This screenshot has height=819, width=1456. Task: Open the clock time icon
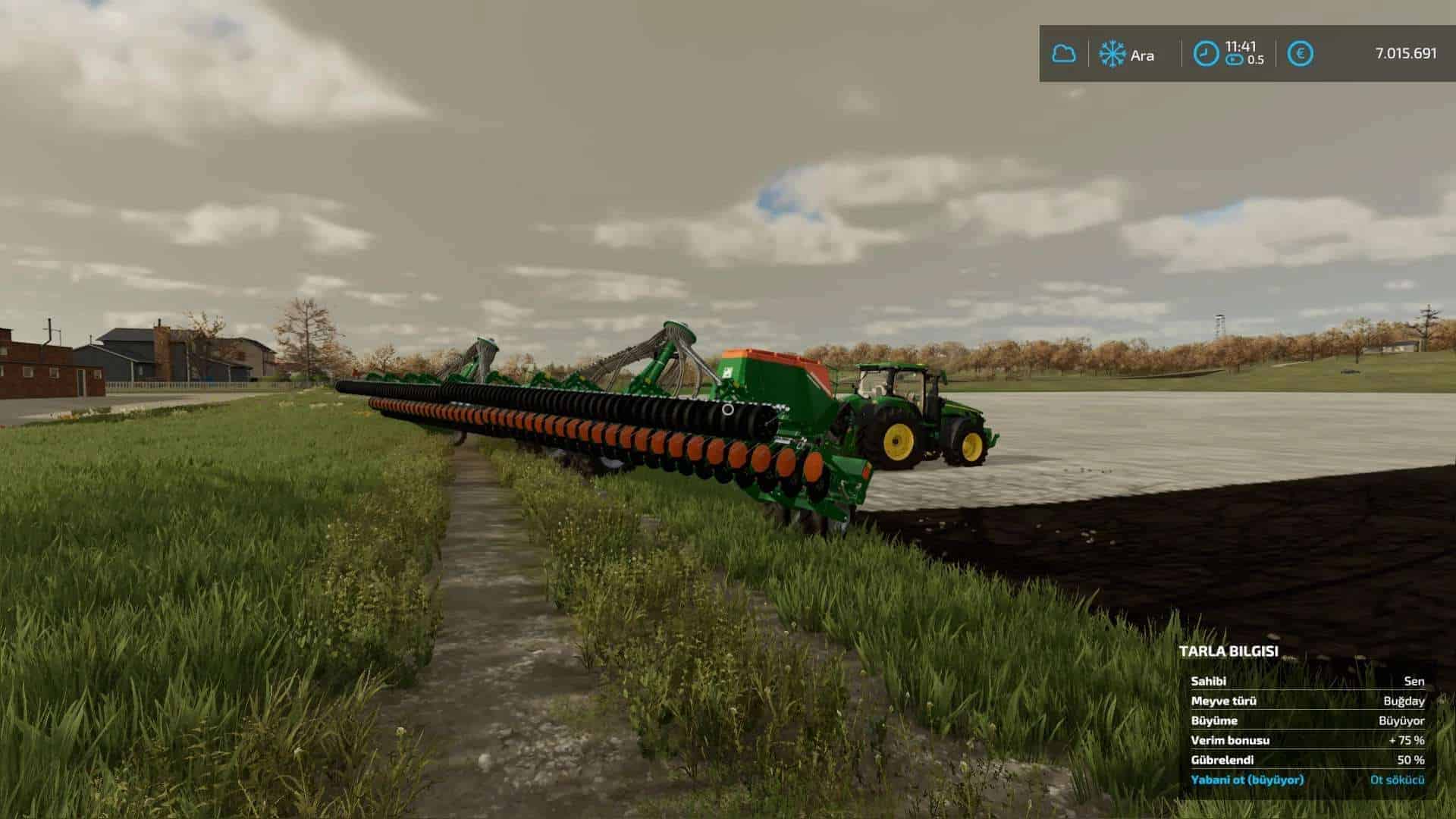tap(1206, 54)
